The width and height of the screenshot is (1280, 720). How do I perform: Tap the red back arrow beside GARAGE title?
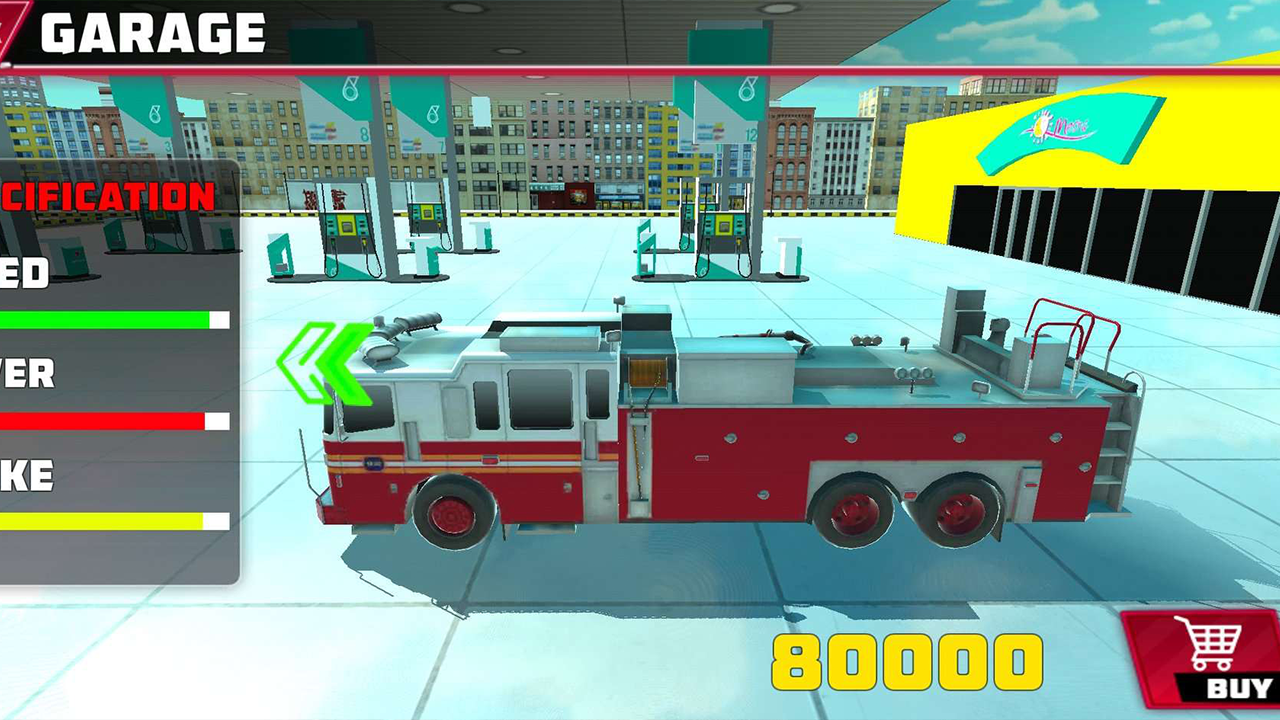point(12,28)
